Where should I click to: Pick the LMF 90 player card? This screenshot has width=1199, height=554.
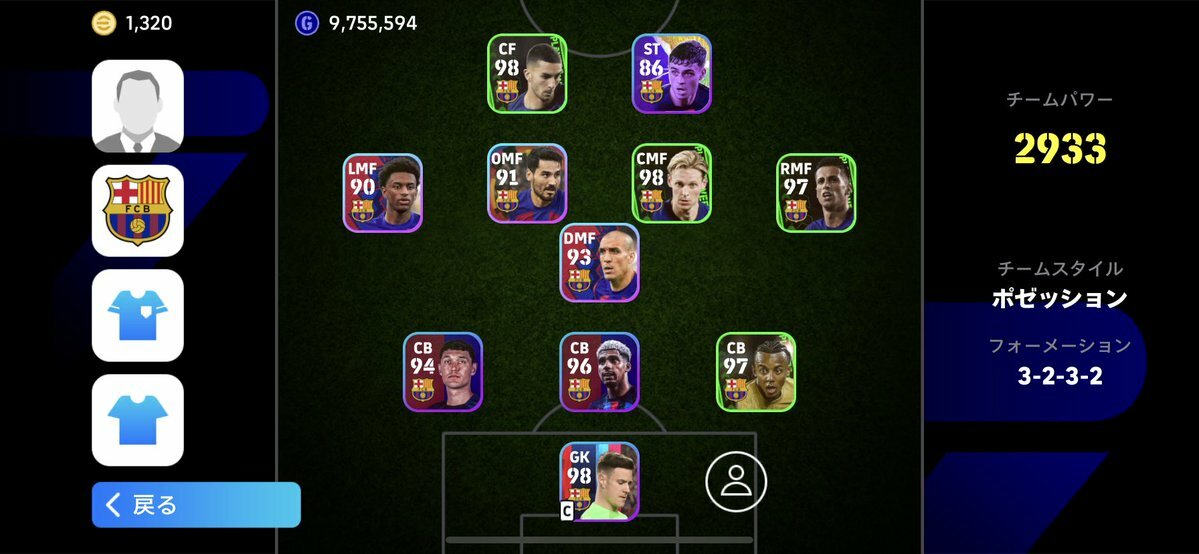pos(383,193)
